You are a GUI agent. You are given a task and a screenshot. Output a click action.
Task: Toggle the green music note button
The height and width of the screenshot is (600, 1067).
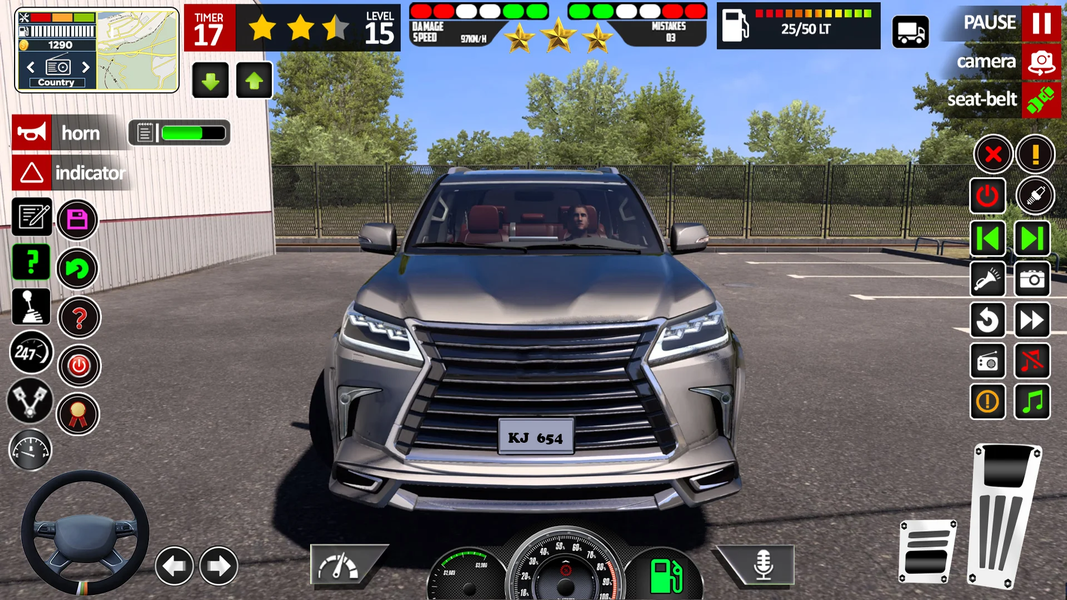(1033, 401)
